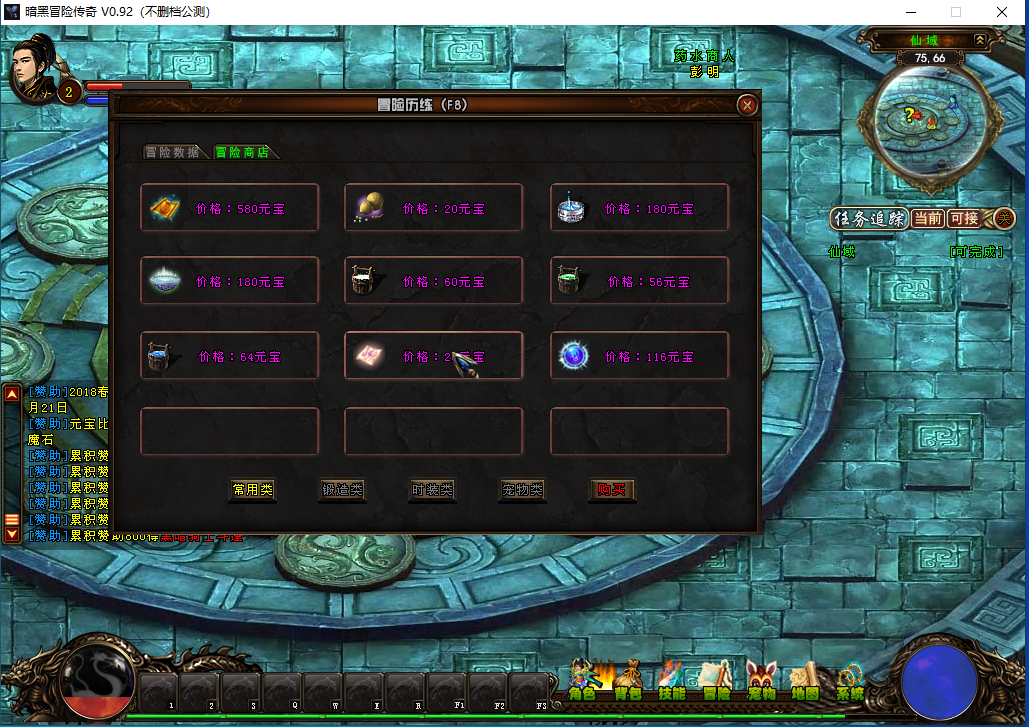The height and width of the screenshot is (727, 1029).
Task: Show the 锻造类 shop category
Action: click(x=342, y=490)
